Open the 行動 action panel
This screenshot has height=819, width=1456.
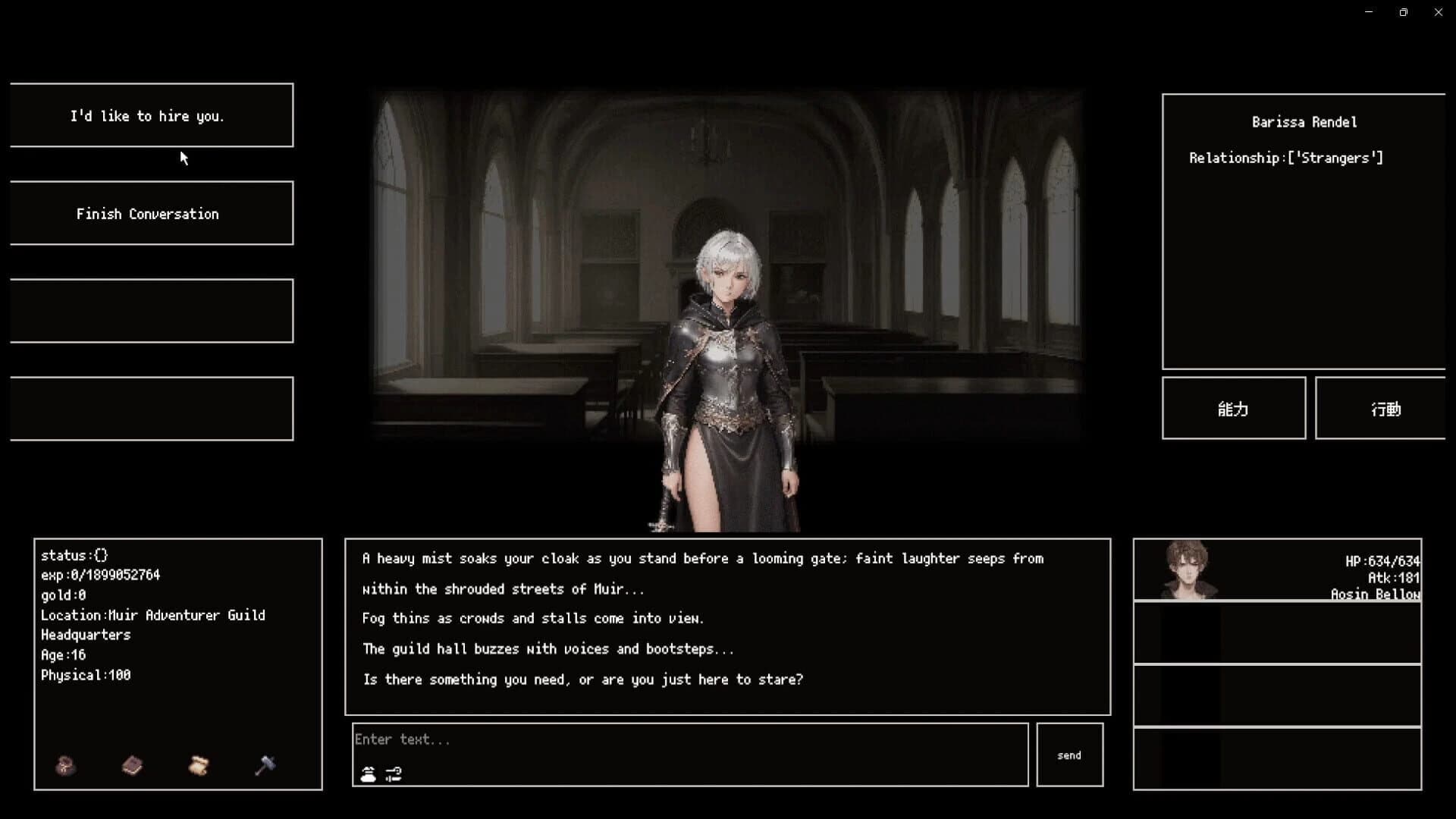click(x=1386, y=408)
